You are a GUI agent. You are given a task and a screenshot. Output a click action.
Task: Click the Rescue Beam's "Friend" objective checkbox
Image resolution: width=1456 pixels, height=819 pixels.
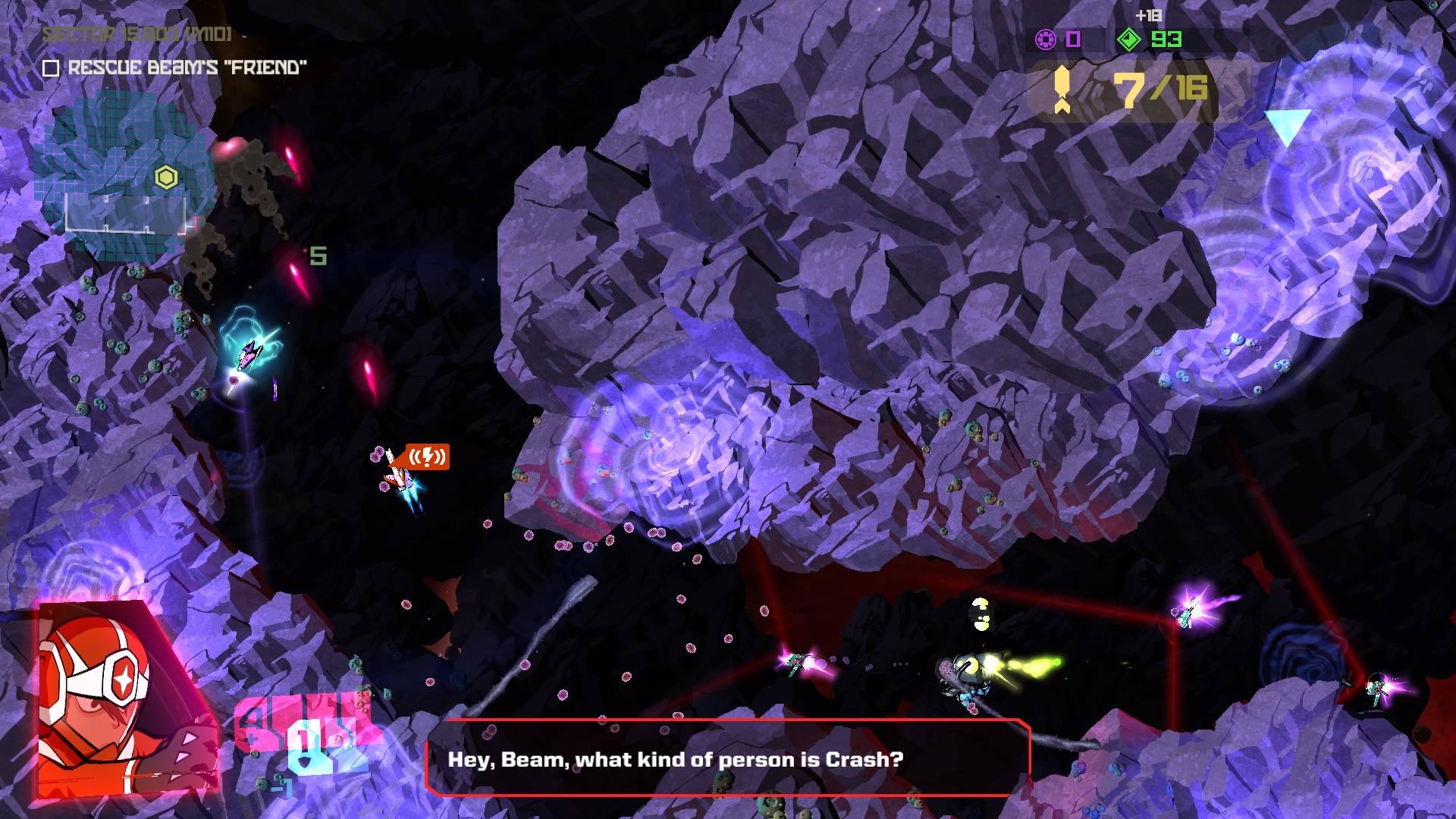(51, 69)
